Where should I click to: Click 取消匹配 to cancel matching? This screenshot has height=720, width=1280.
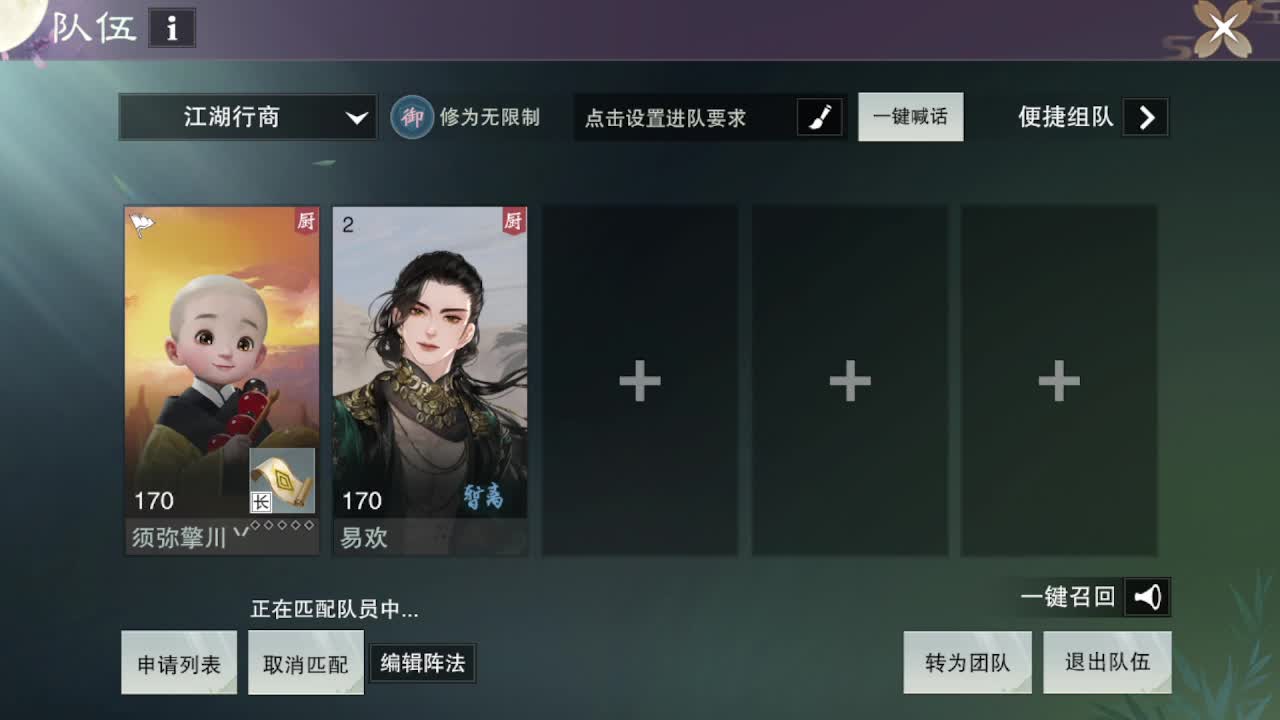click(306, 662)
